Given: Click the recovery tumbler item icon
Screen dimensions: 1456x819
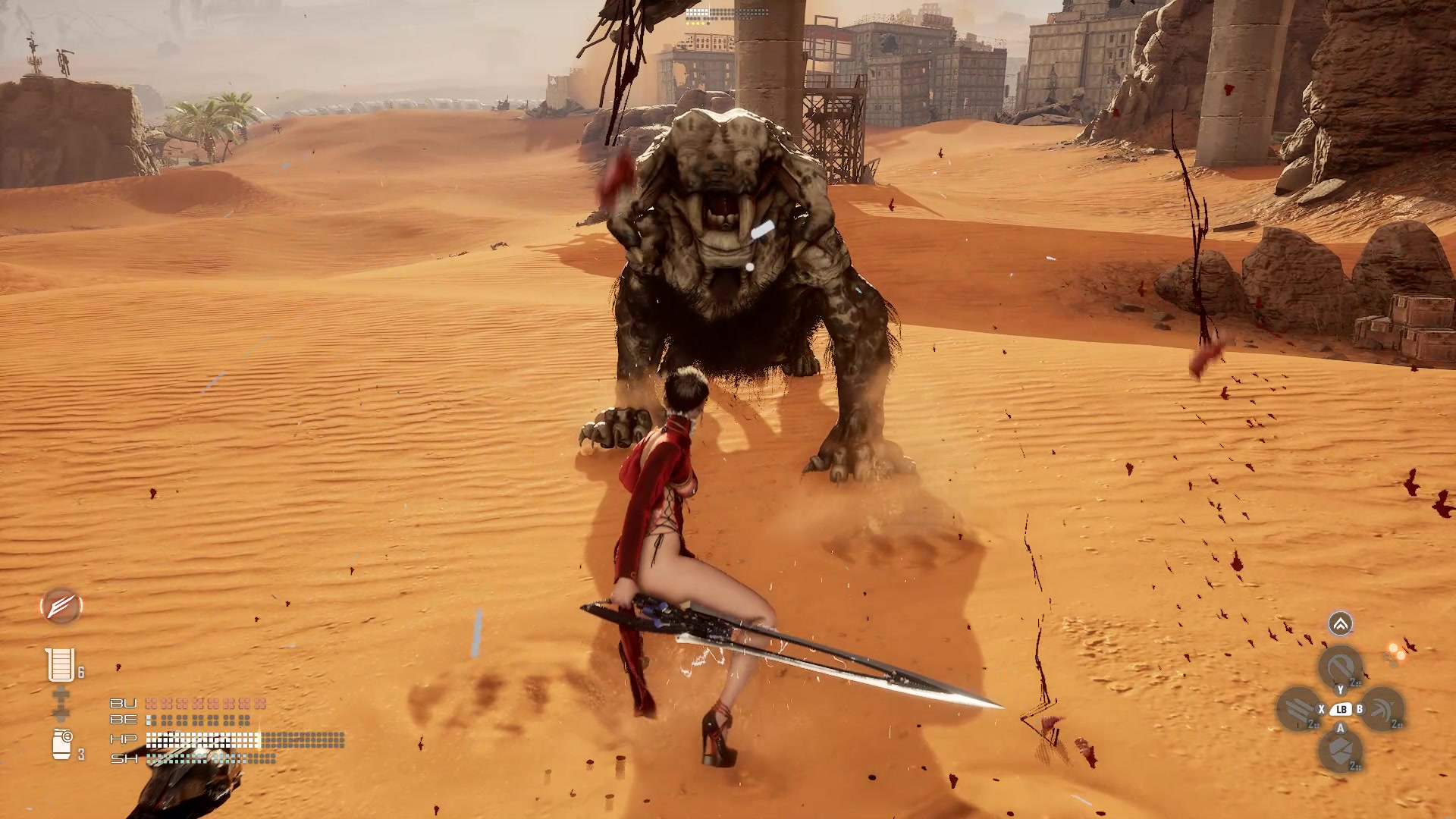Looking at the screenshot, I should click(x=60, y=664).
